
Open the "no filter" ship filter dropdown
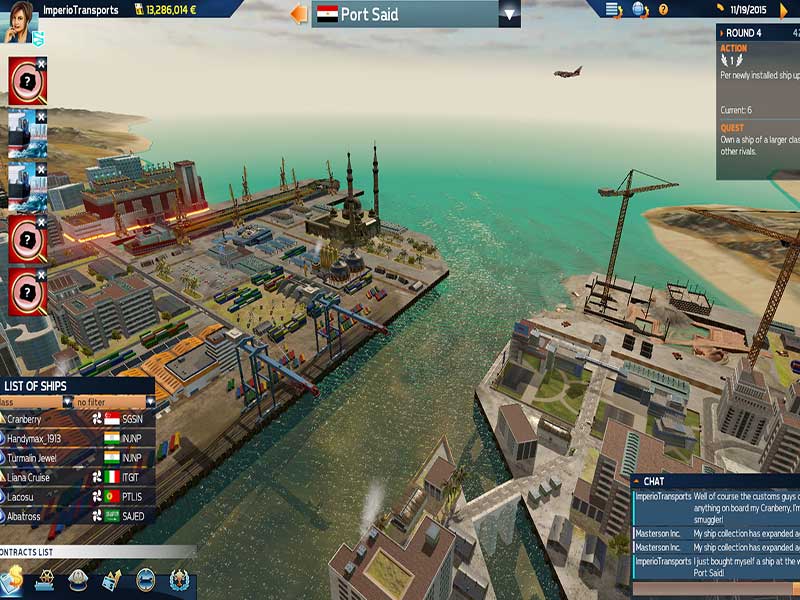pyautogui.click(x=110, y=402)
